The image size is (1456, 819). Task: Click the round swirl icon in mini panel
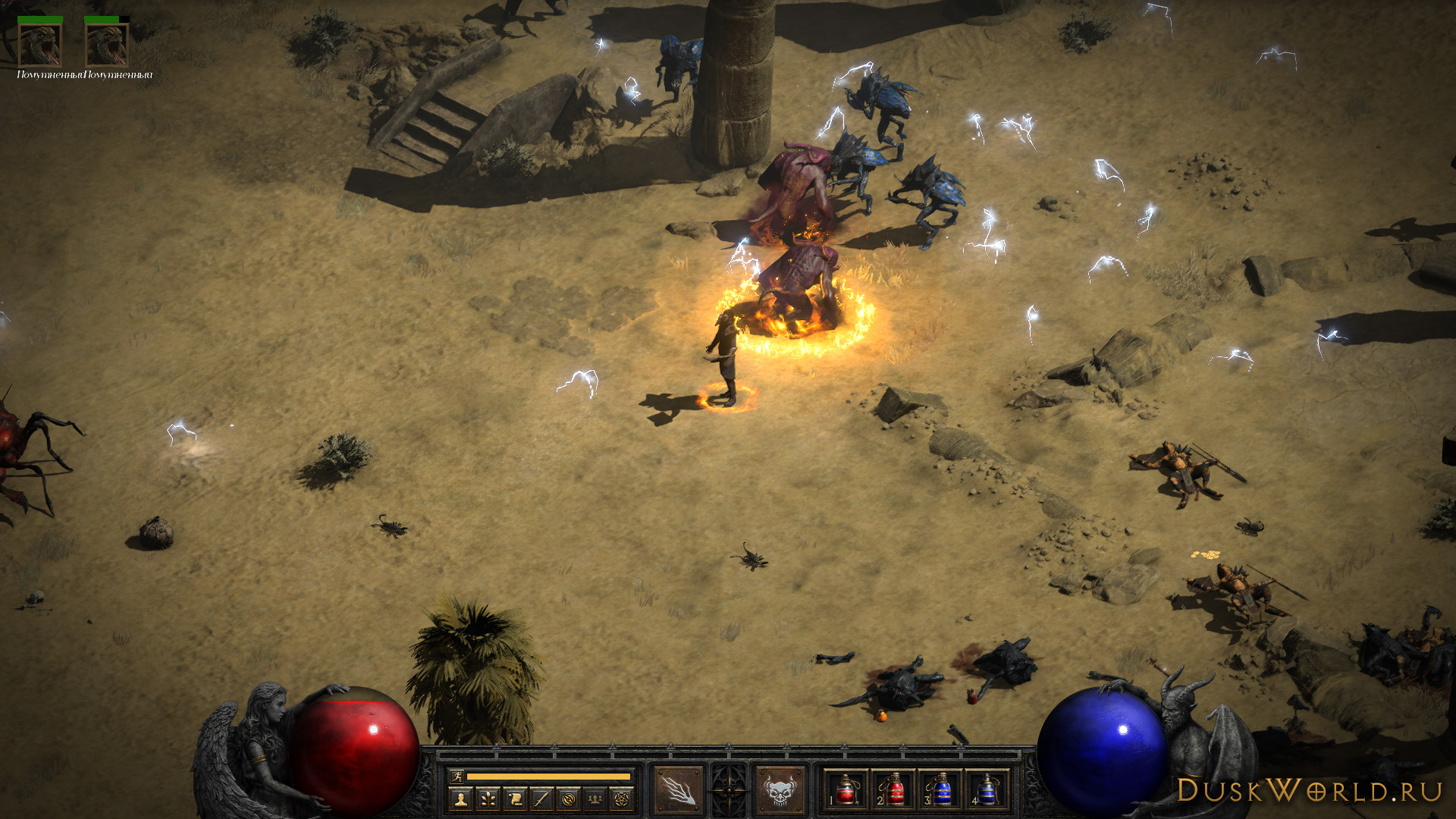(x=569, y=799)
